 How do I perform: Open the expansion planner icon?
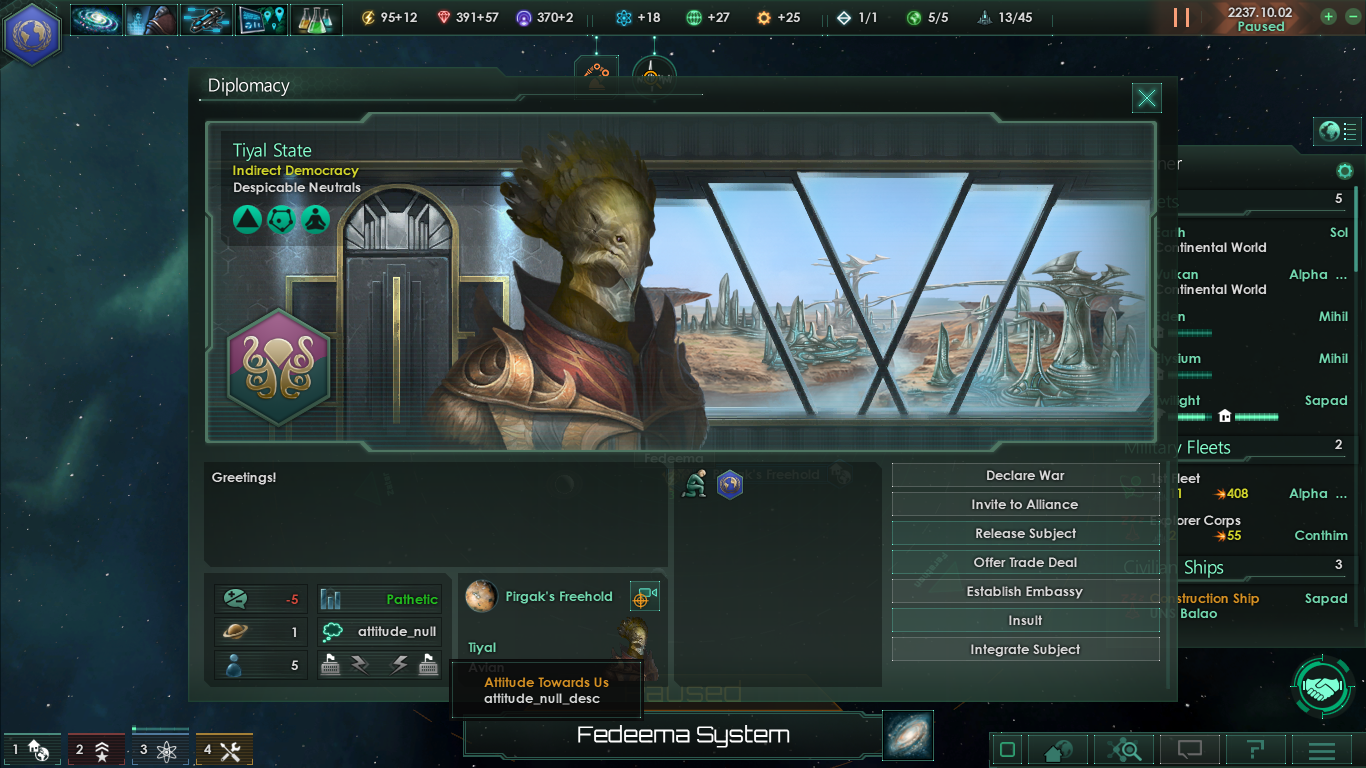pos(261,17)
